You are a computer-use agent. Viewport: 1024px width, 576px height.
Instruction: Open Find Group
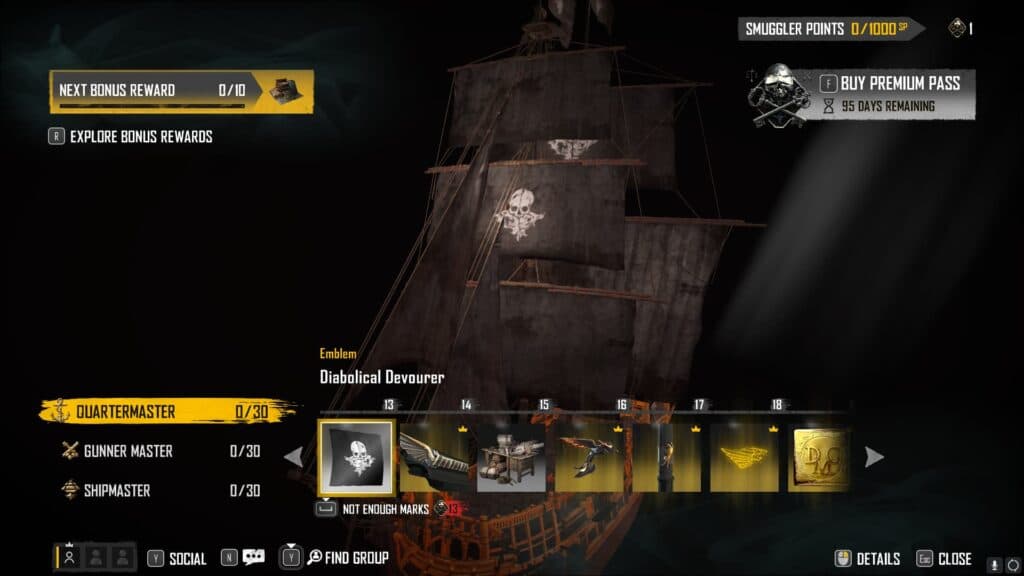tap(347, 557)
